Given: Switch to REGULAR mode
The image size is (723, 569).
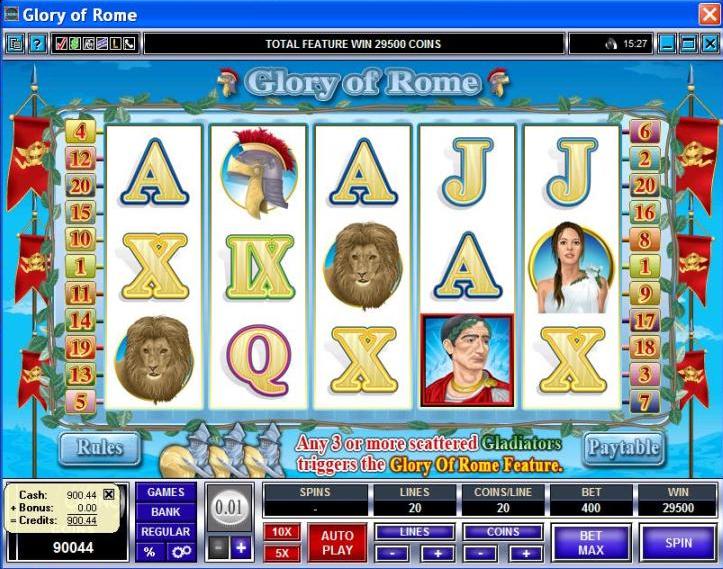Looking at the screenshot, I should point(165,532).
